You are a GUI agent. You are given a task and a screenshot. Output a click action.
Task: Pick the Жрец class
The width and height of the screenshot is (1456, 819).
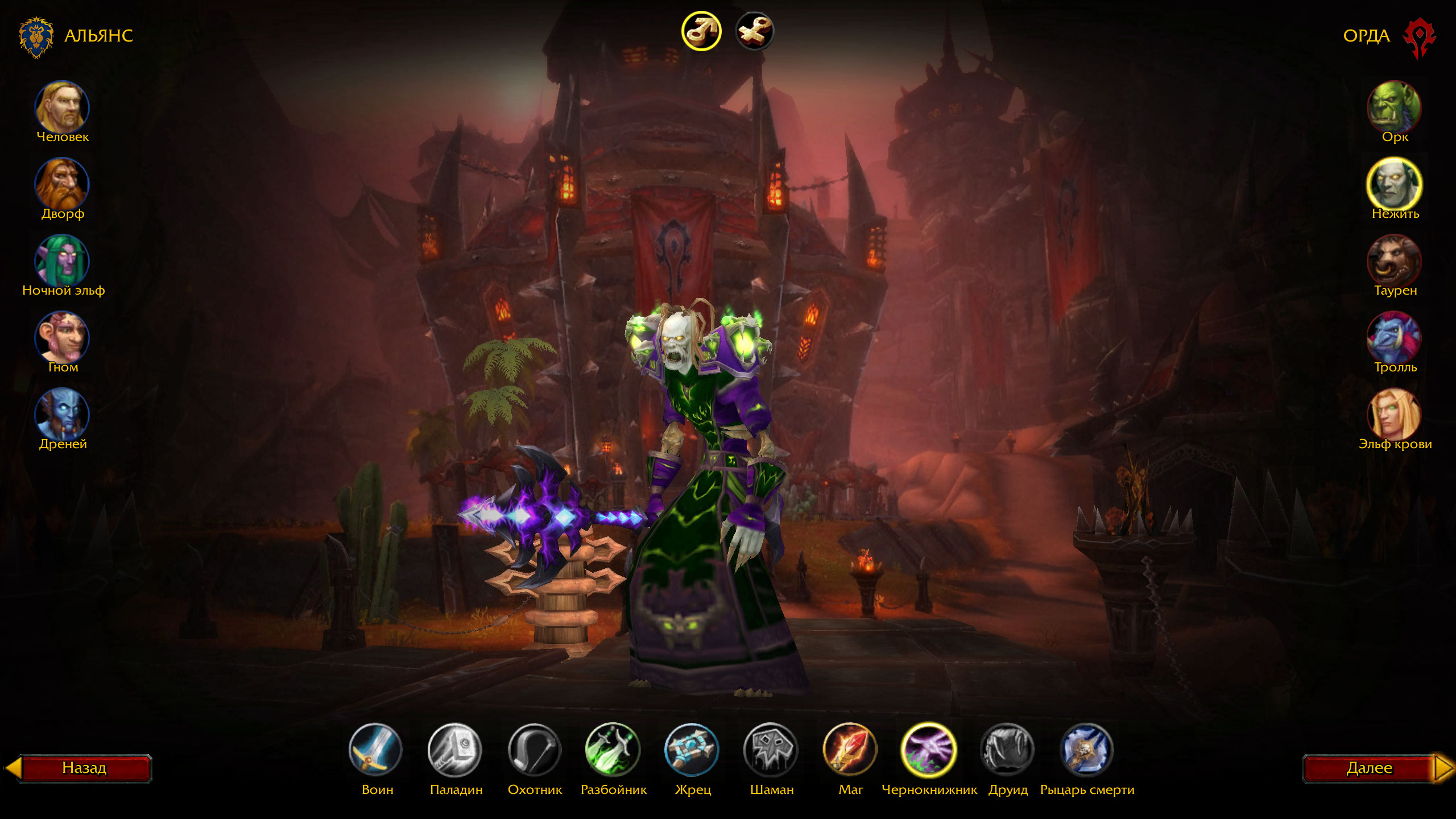coord(692,750)
